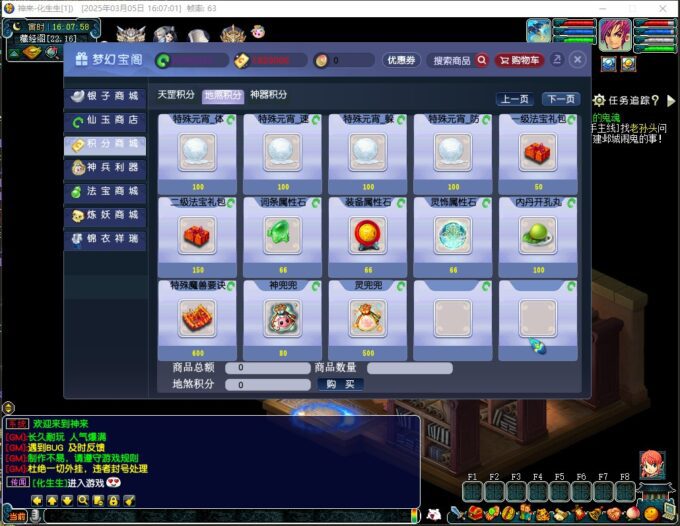Select the 一级法宝礼包 gift box item
The width and height of the screenshot is (680, 526).
[538, 152]
